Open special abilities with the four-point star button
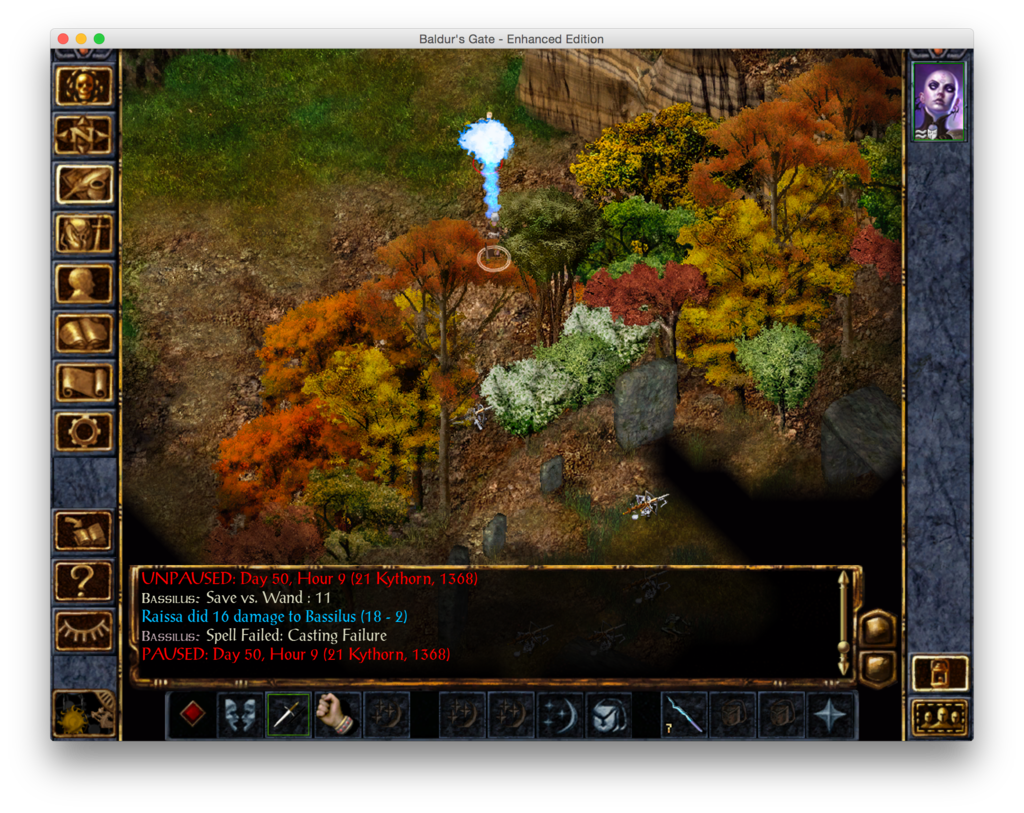 (x=831, y=715)
